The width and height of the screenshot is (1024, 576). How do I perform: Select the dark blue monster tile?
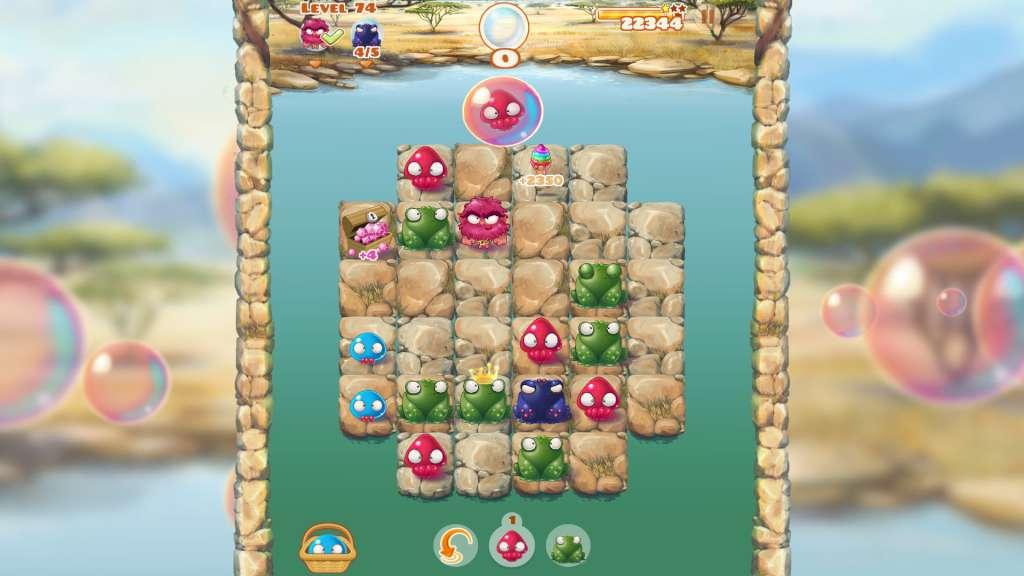541,398
